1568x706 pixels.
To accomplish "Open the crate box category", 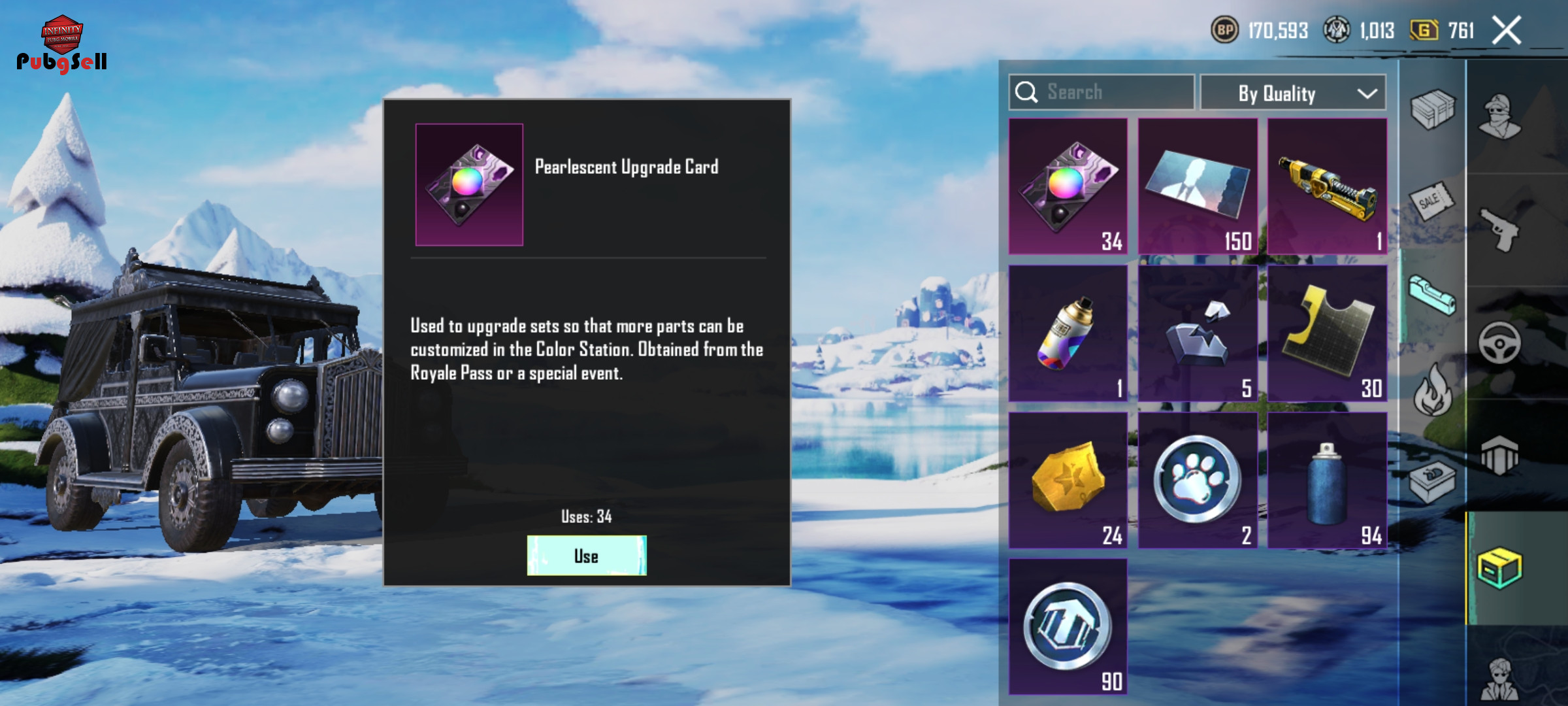I will [1432, 109].
